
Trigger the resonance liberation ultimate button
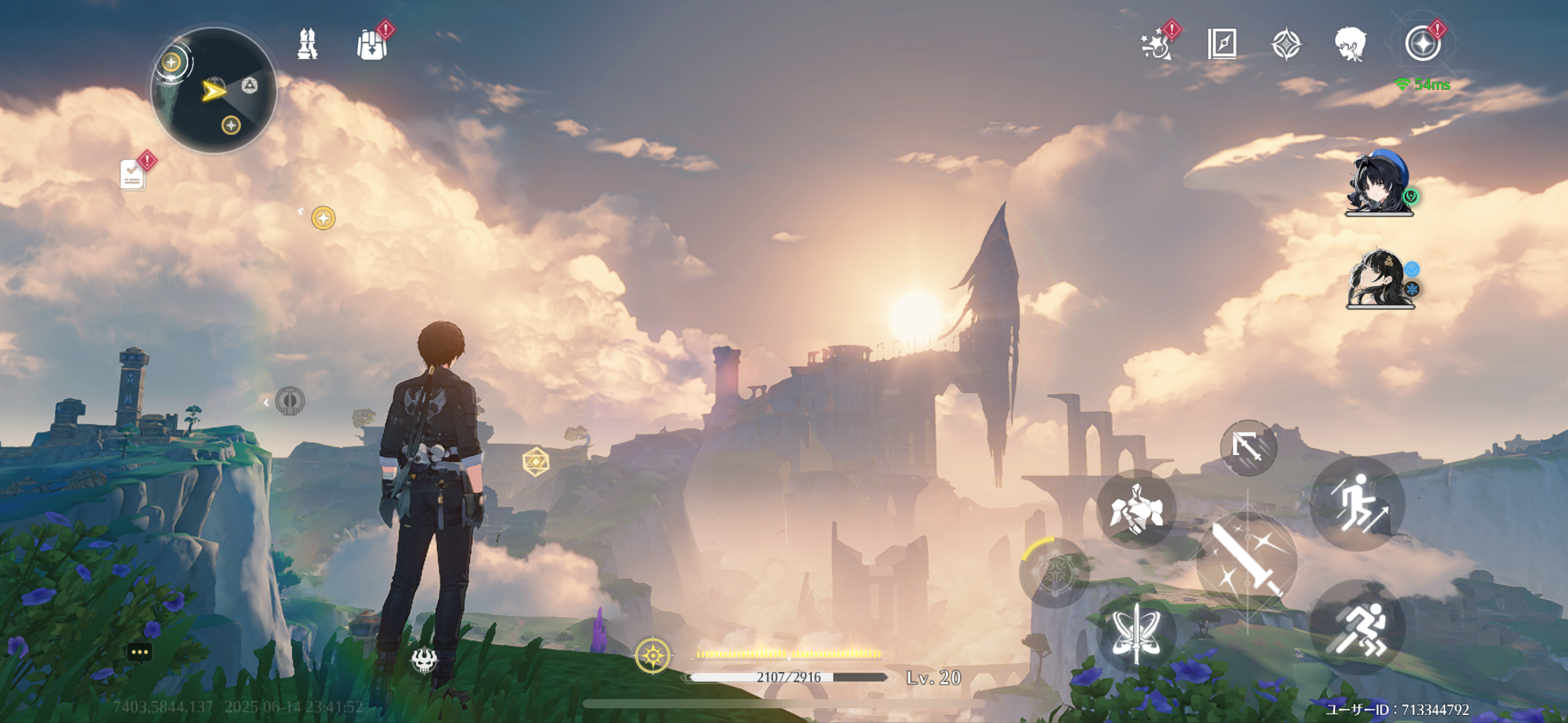click(1055, 572)
